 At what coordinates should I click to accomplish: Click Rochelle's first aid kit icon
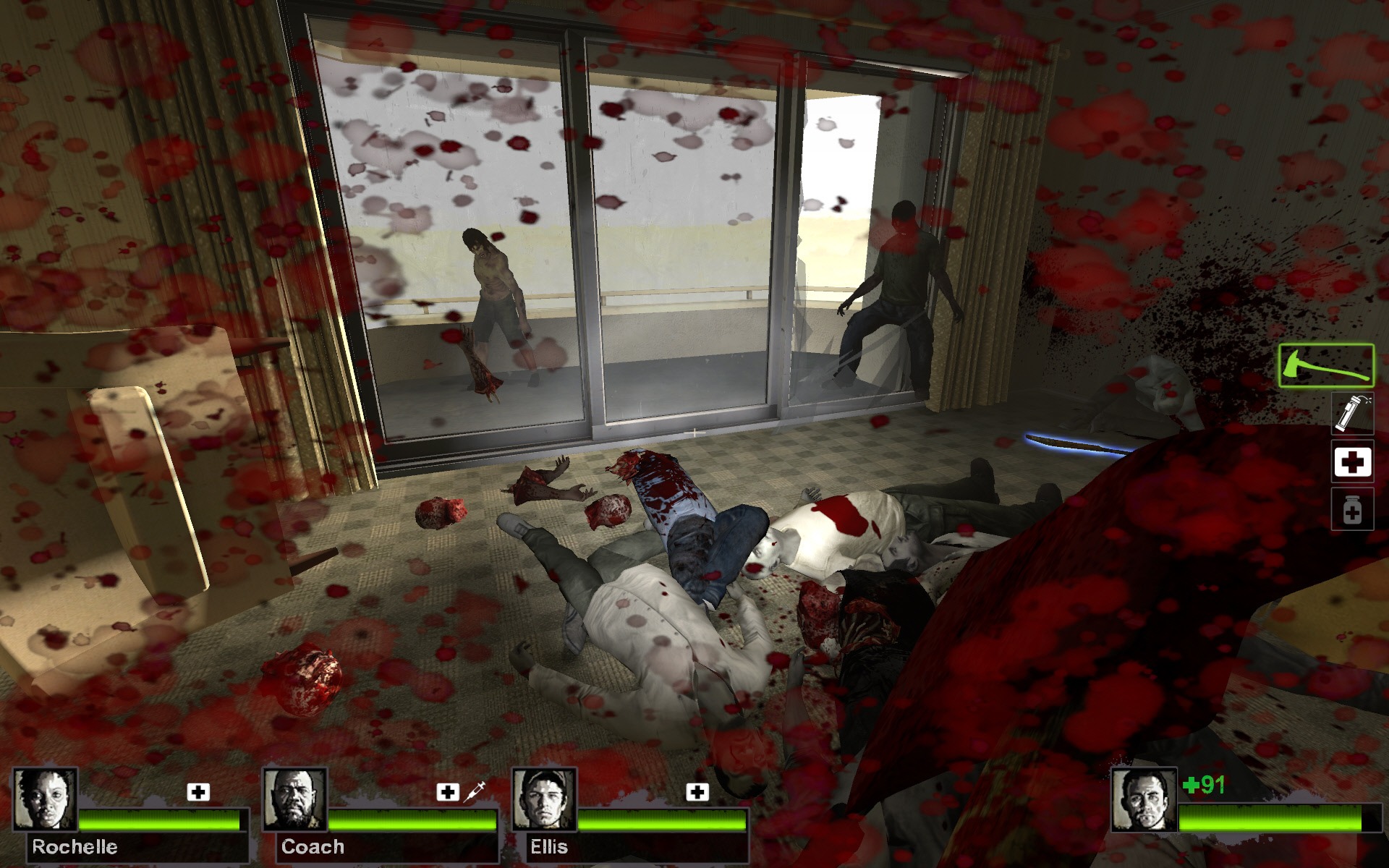coord(198,792)
